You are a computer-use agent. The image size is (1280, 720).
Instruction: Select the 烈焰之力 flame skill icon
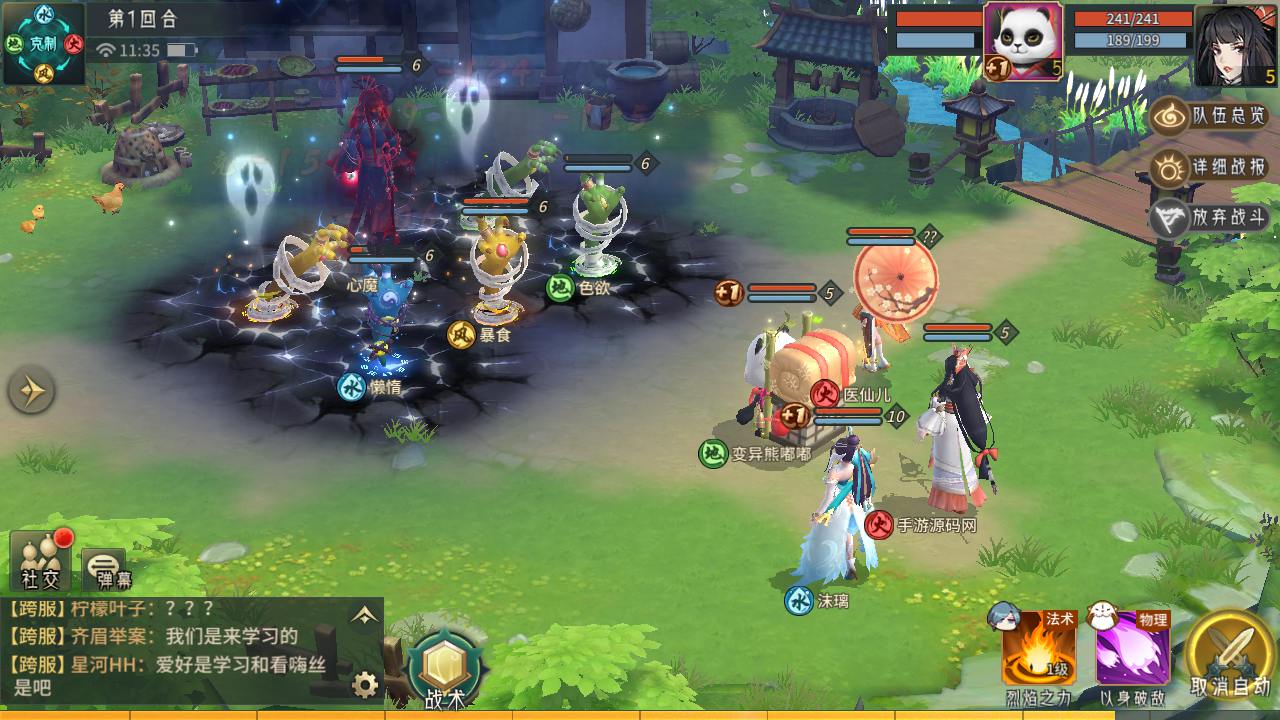1039,649
